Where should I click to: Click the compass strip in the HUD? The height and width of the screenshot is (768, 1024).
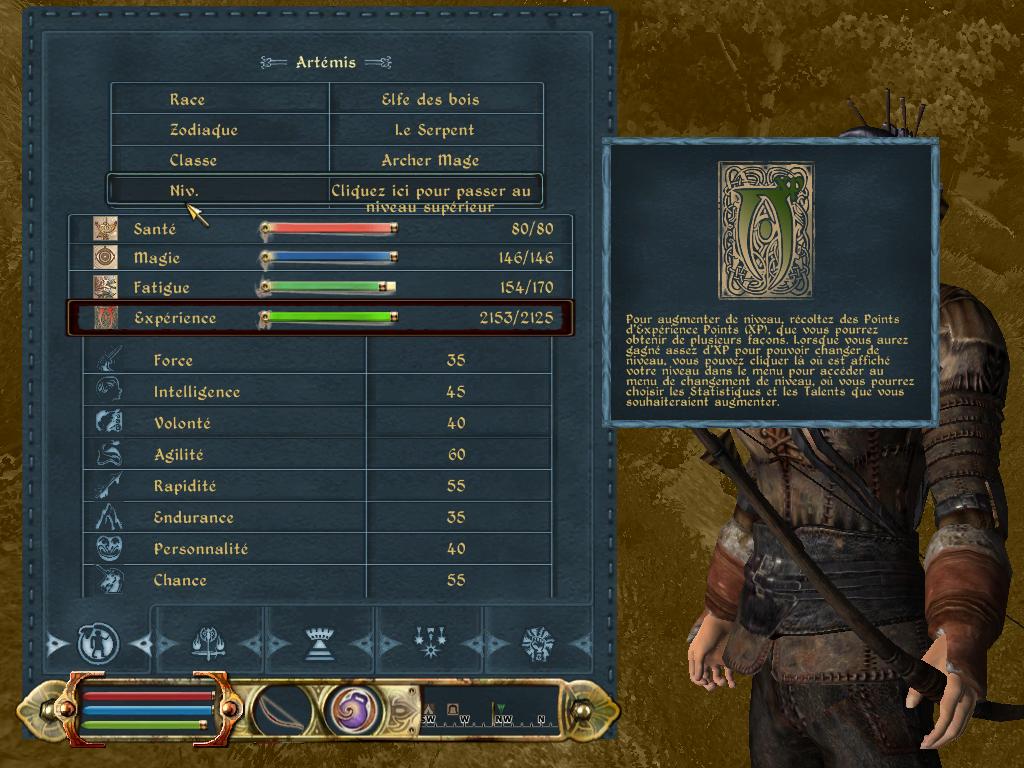pyautogui.click(x=490, y=711)
